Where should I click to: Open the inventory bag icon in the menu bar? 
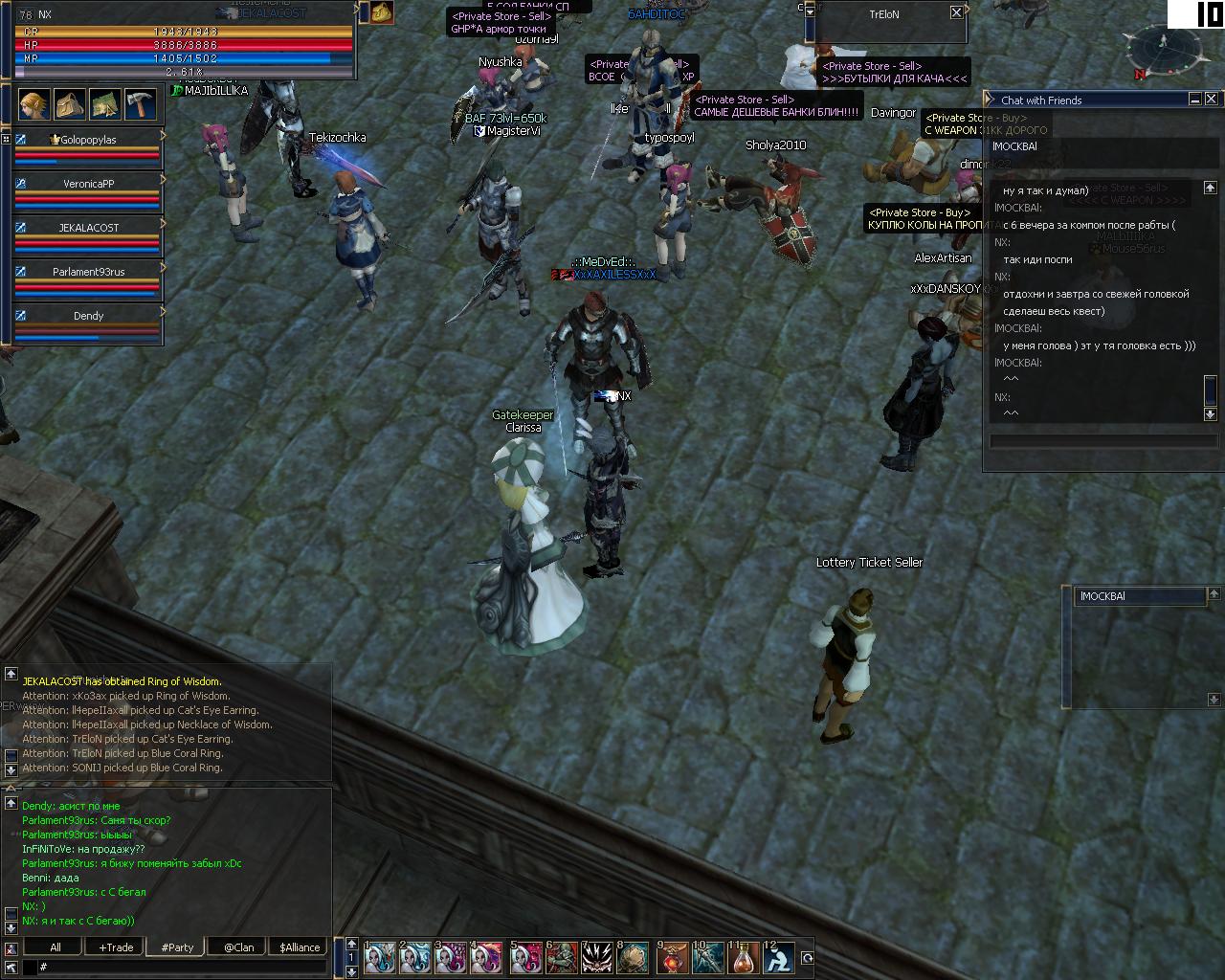(70, 103)
